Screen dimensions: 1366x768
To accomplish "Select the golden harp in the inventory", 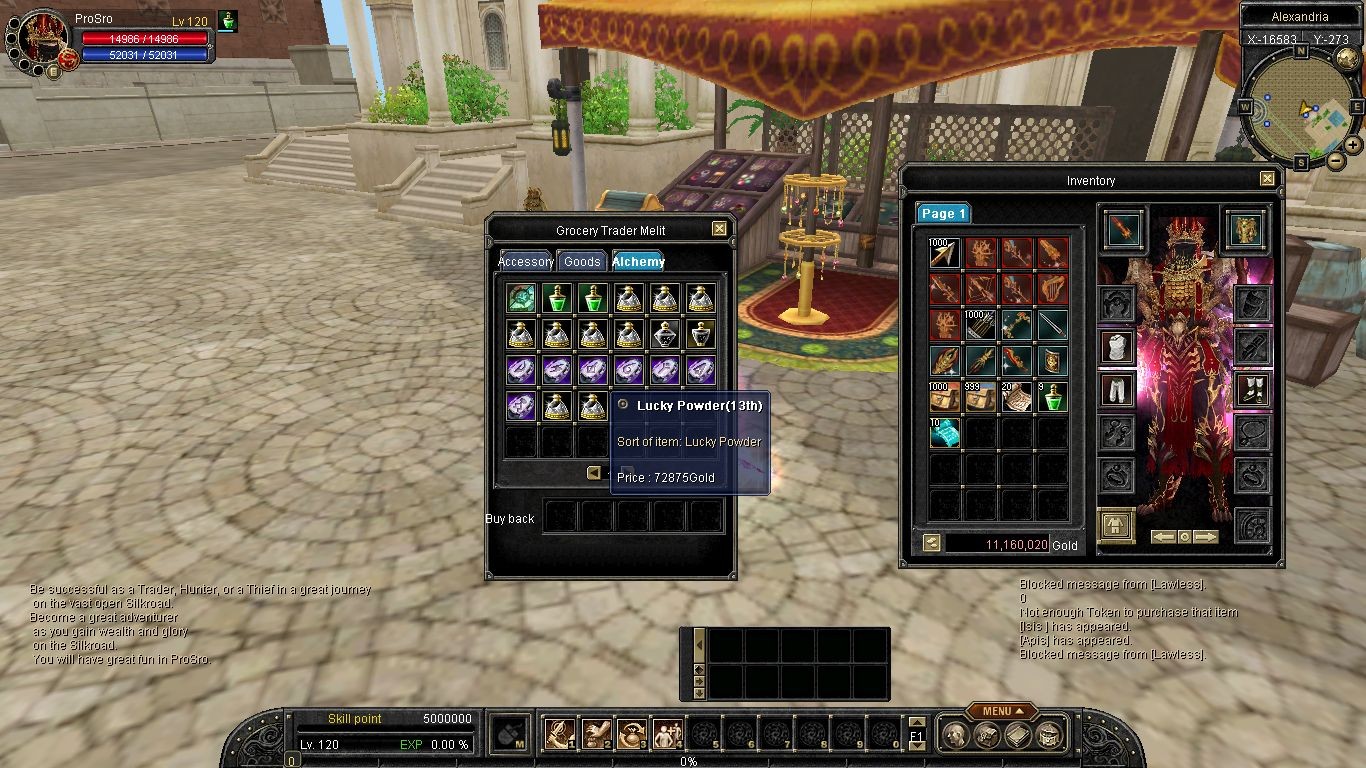I will point(1051,289).
